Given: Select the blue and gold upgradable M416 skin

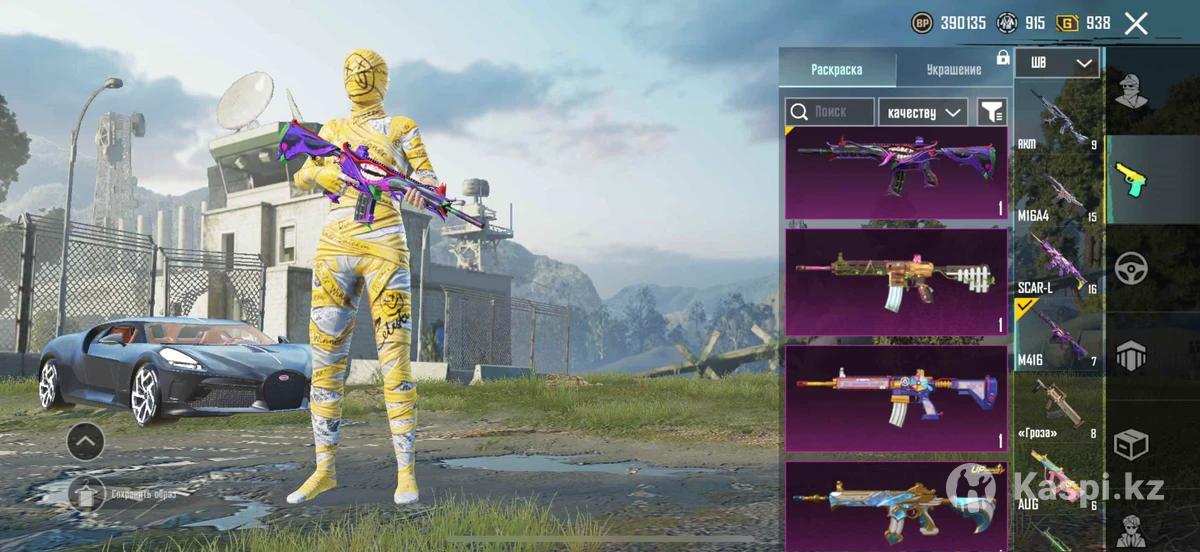Looking at the screenshot, I should point(896,505).
